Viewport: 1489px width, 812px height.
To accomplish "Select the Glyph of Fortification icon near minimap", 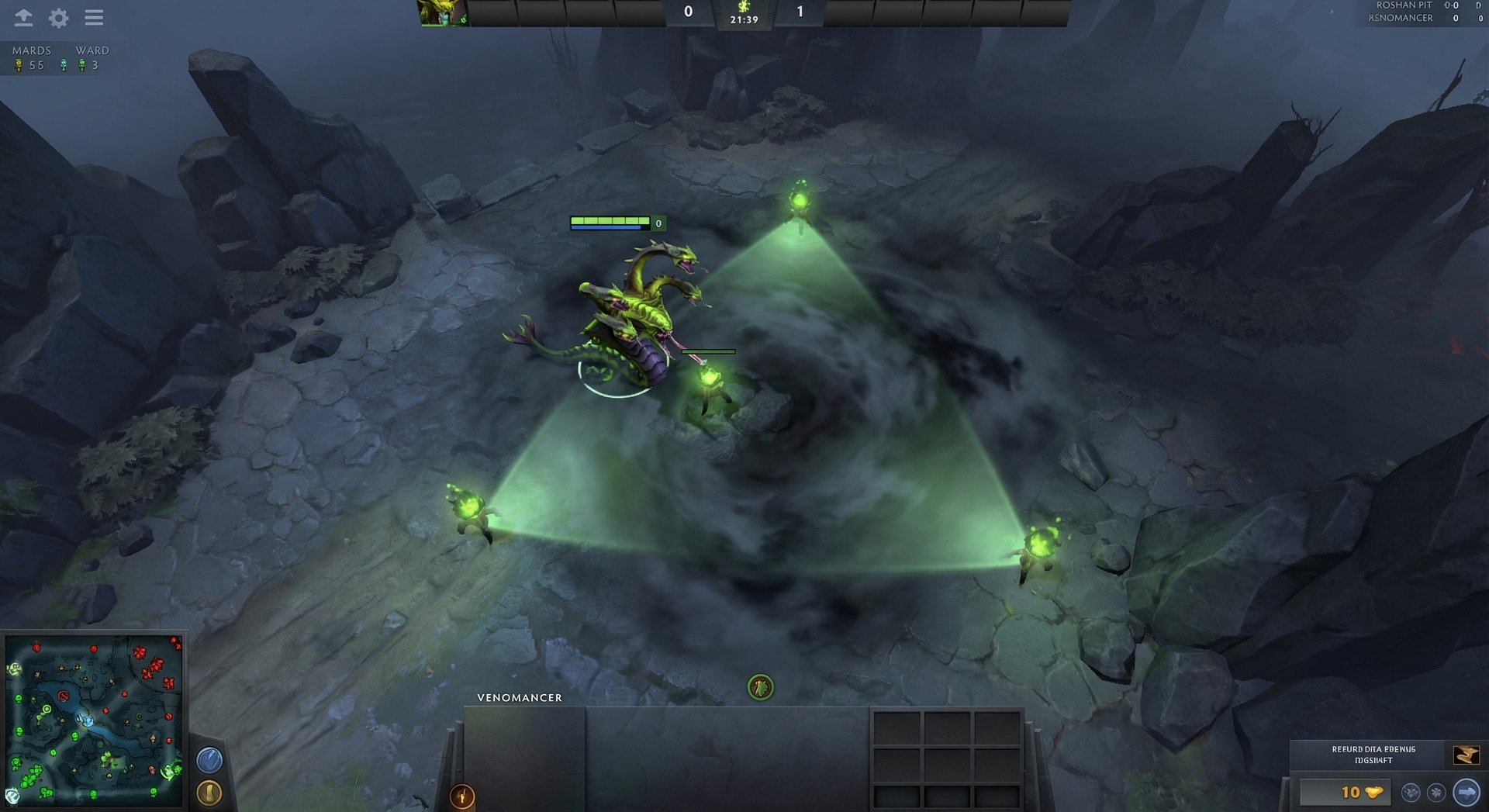I will click(208, 761).
